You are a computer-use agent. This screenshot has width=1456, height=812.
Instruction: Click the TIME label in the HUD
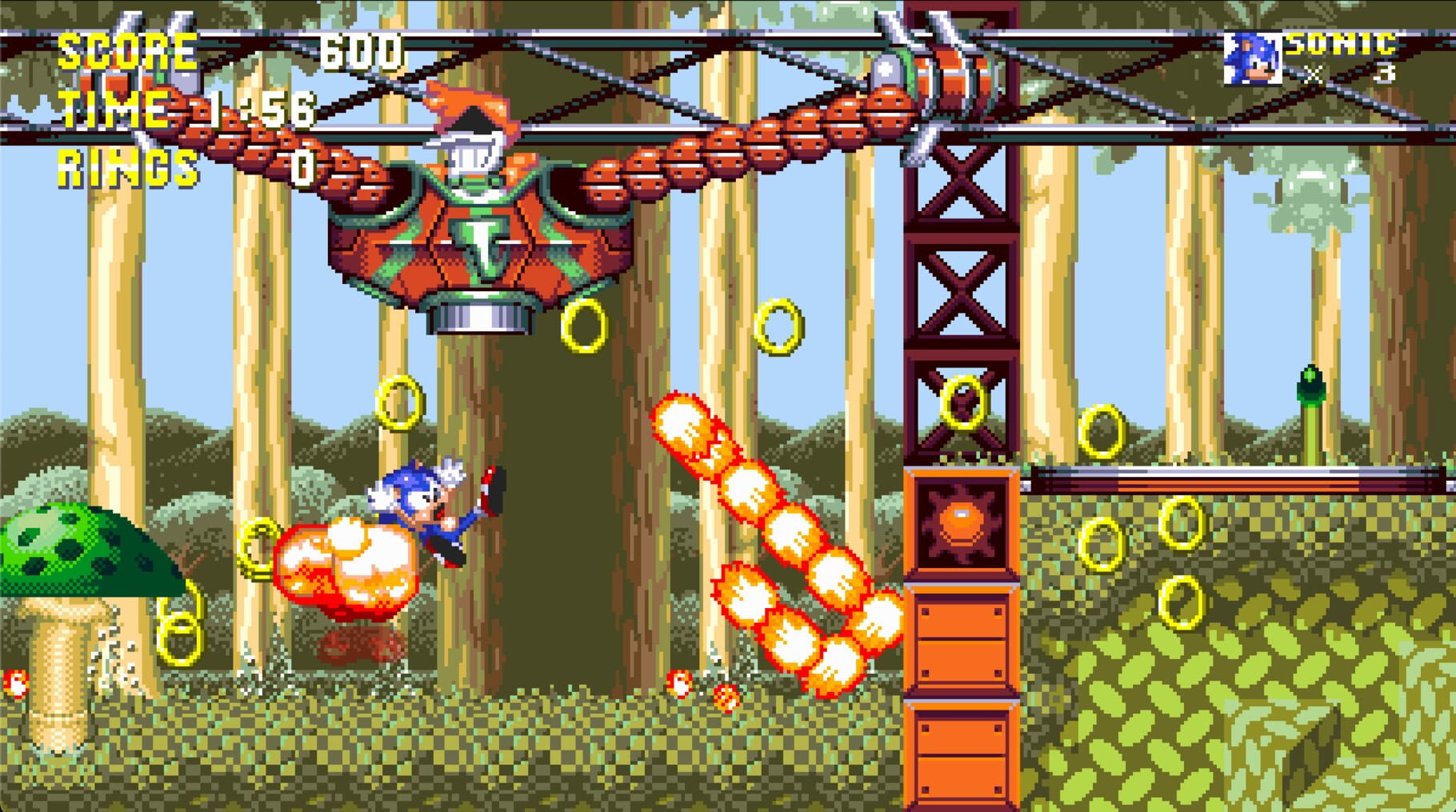click(x=112, y=112)
